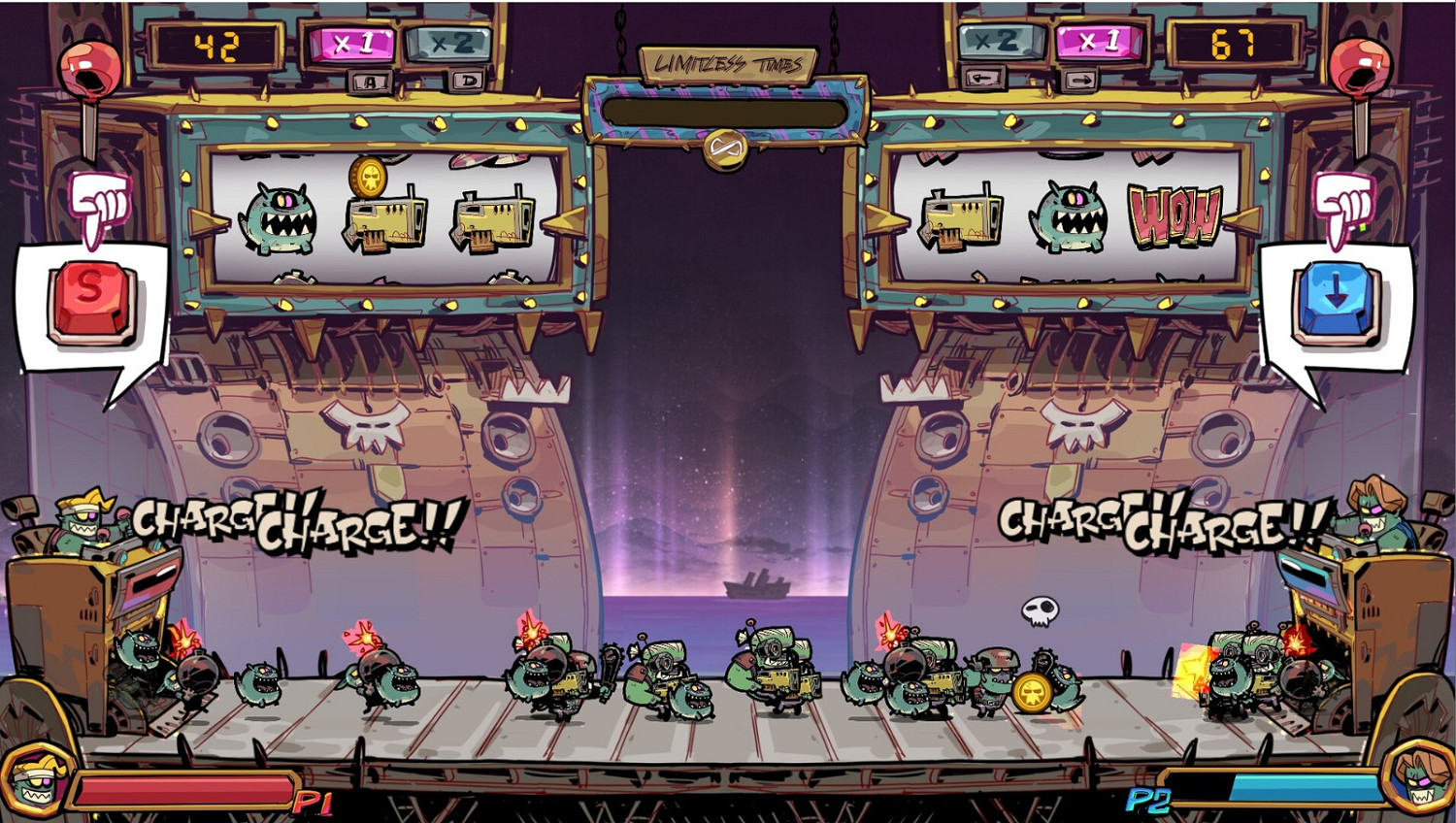This screenshot has height=823, width=1456.
Task: Click the empty progress bar below the banner
Action: pyautogui.click(x=728, y=110)
